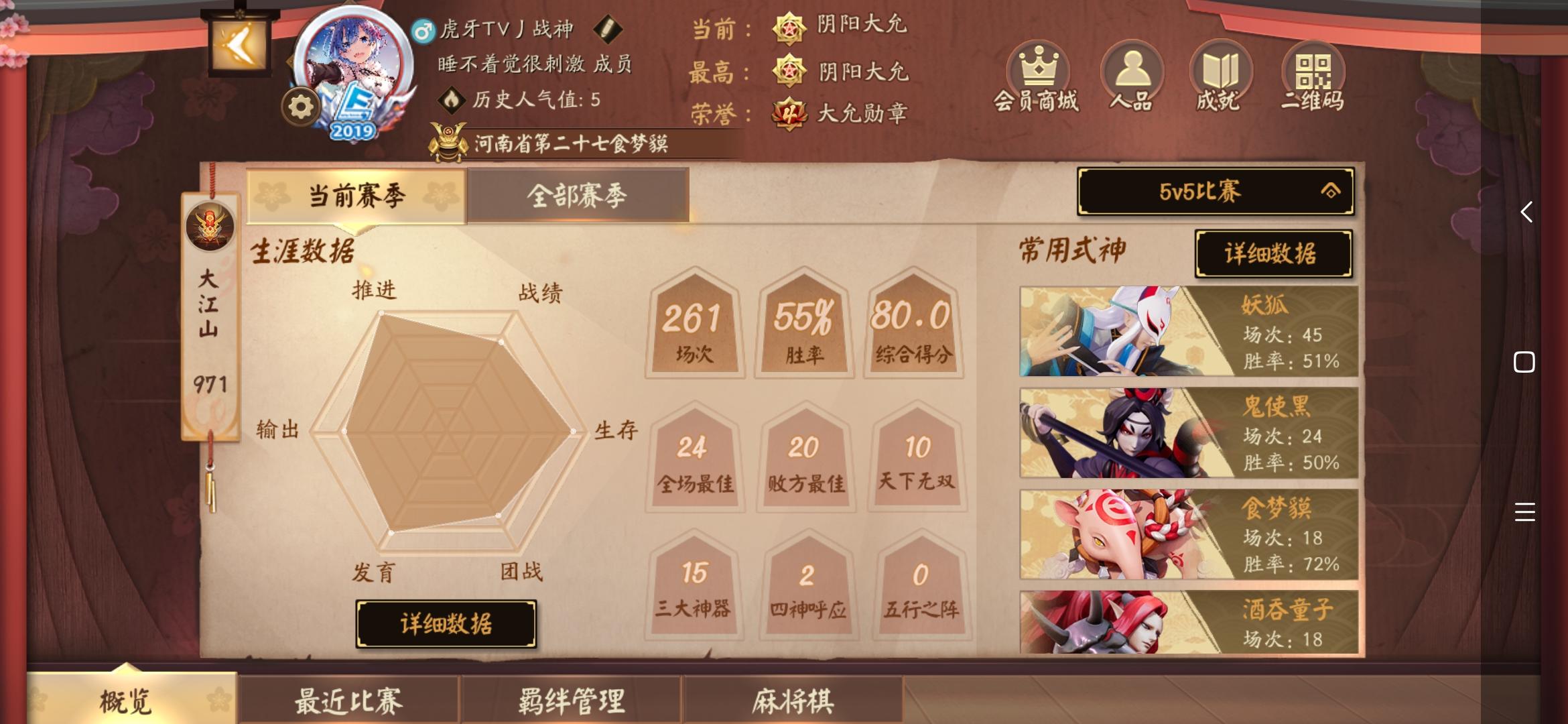Open the 人品 karma icon

[x=1131, y=69]
